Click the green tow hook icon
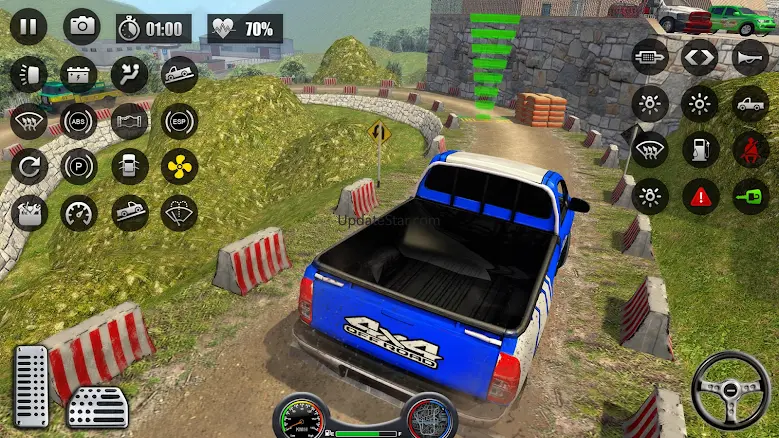Screen dimensions: 779x438 [x=750, y=196]
